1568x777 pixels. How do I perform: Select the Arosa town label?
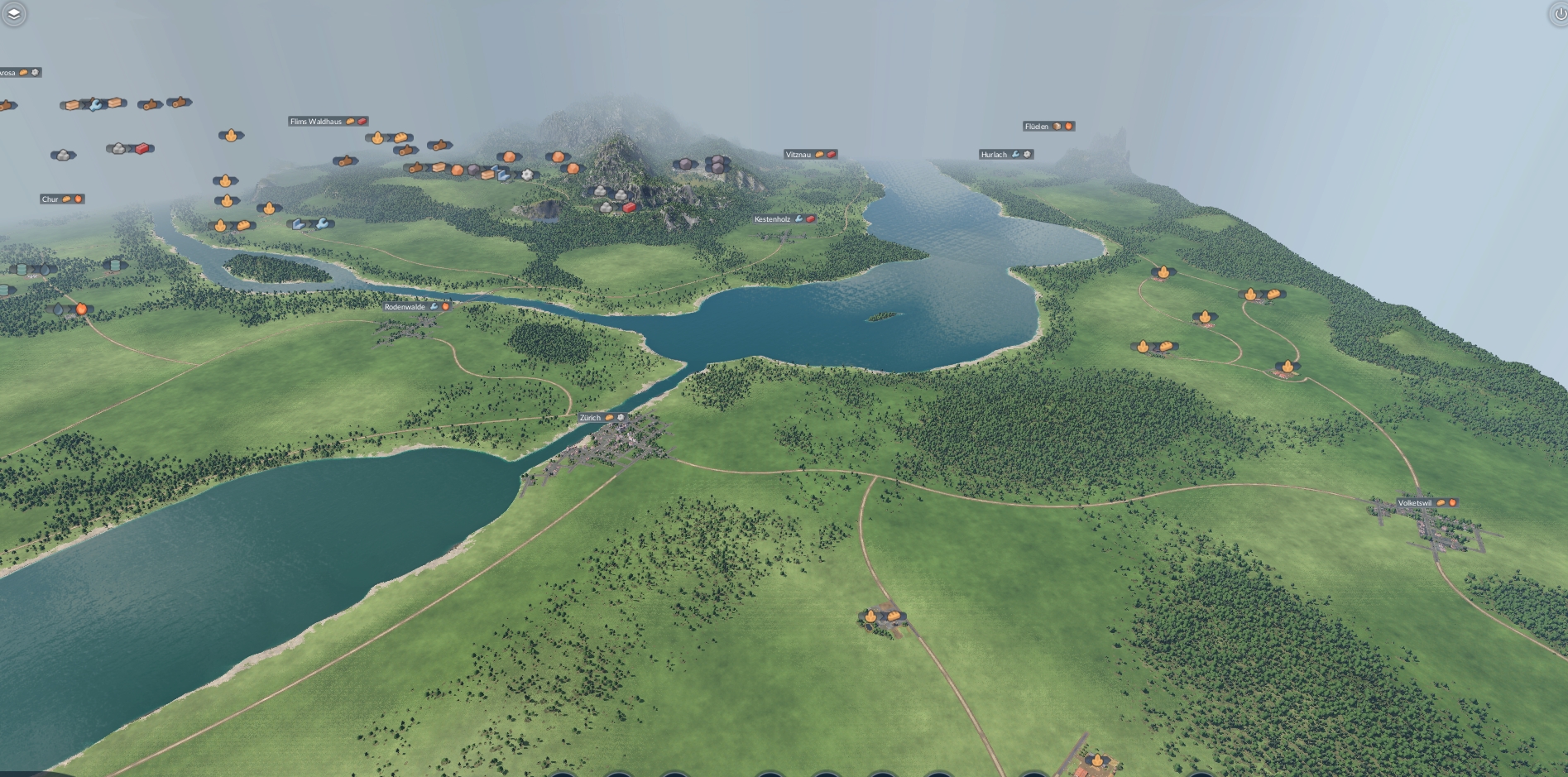8,73
